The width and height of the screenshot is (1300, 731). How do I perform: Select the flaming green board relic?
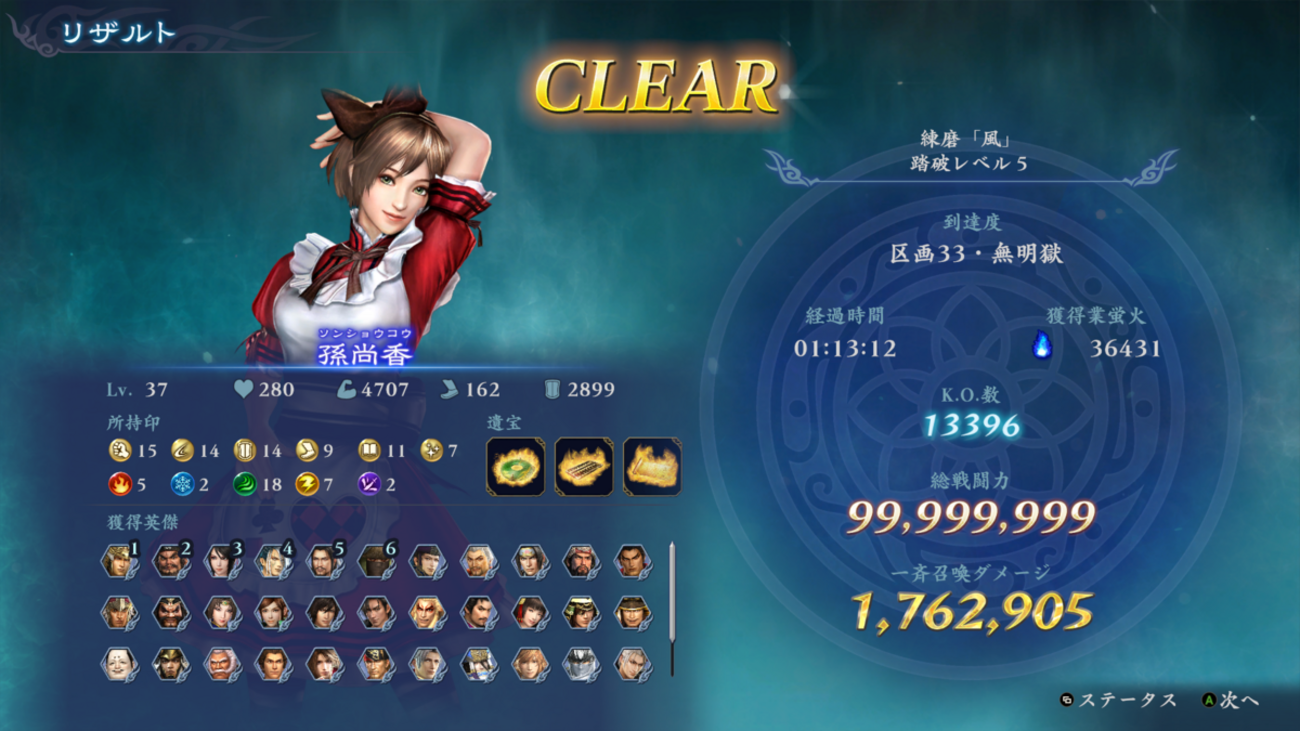pos(516,467)
